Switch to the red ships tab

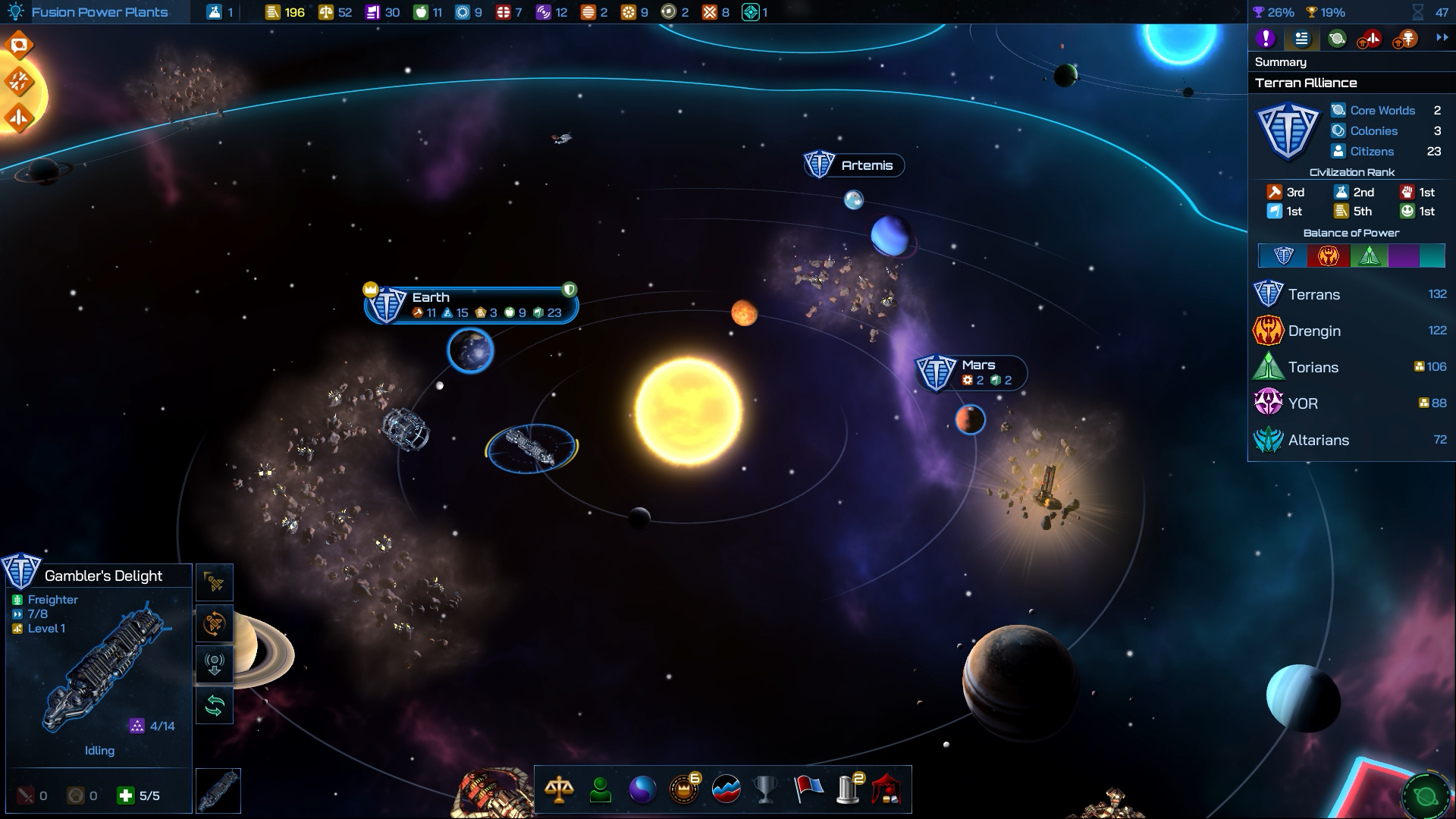tap(1370, 38)
